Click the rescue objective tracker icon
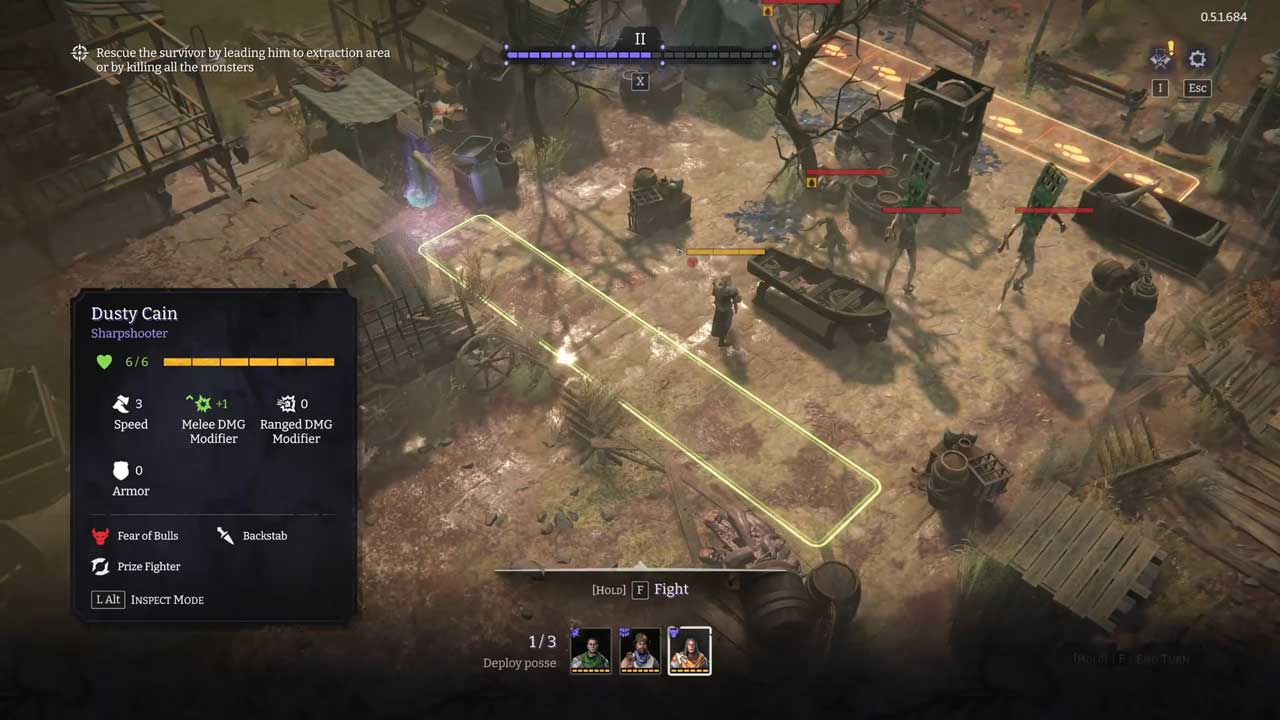Image resolution: width=1280 pixels, height=720 pixels. tap(80, 53)
